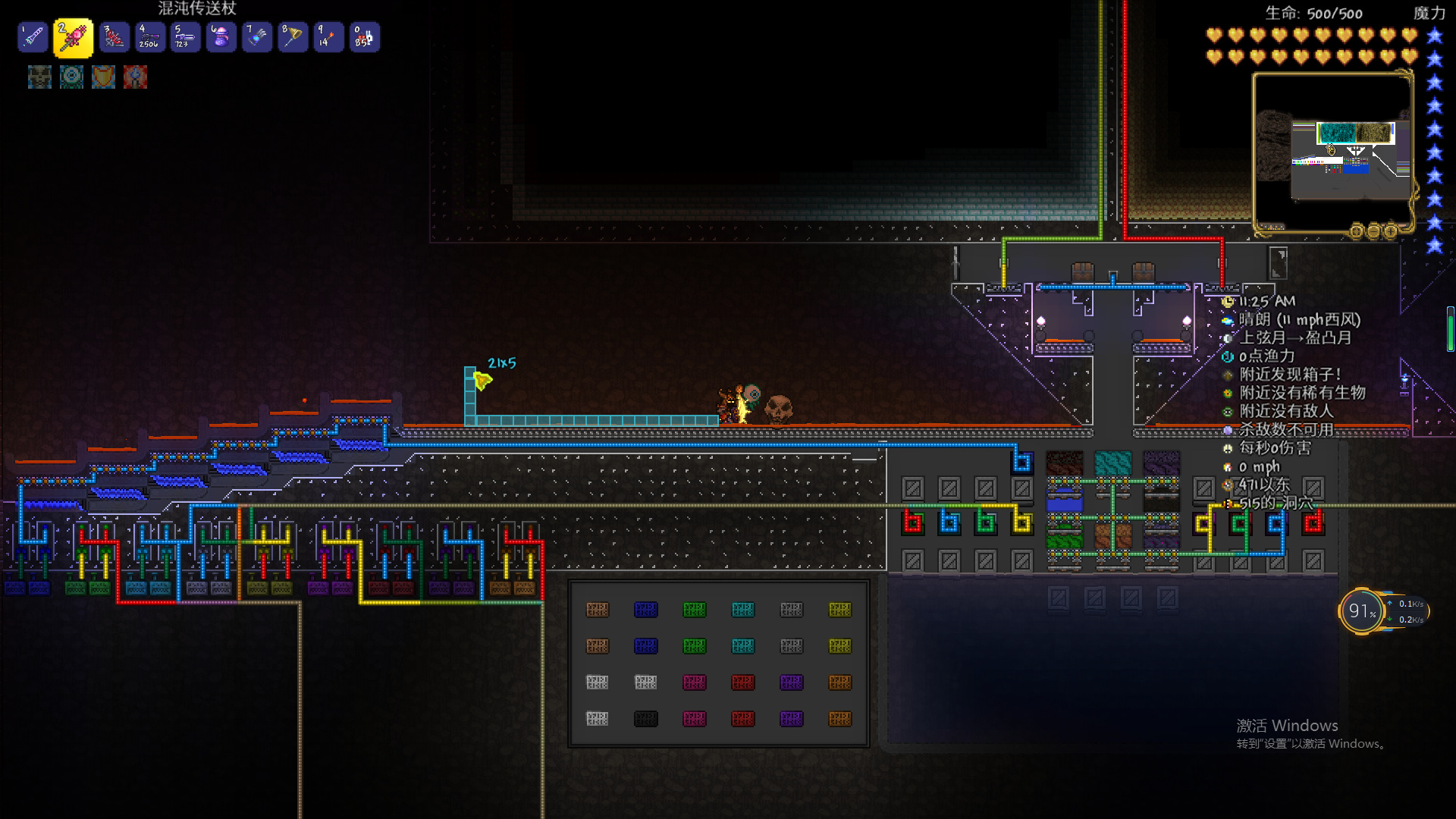This screenshot has width=1456, height=819.
Task: Select the bunny item stack of 85
Action: tap(364, 37)
